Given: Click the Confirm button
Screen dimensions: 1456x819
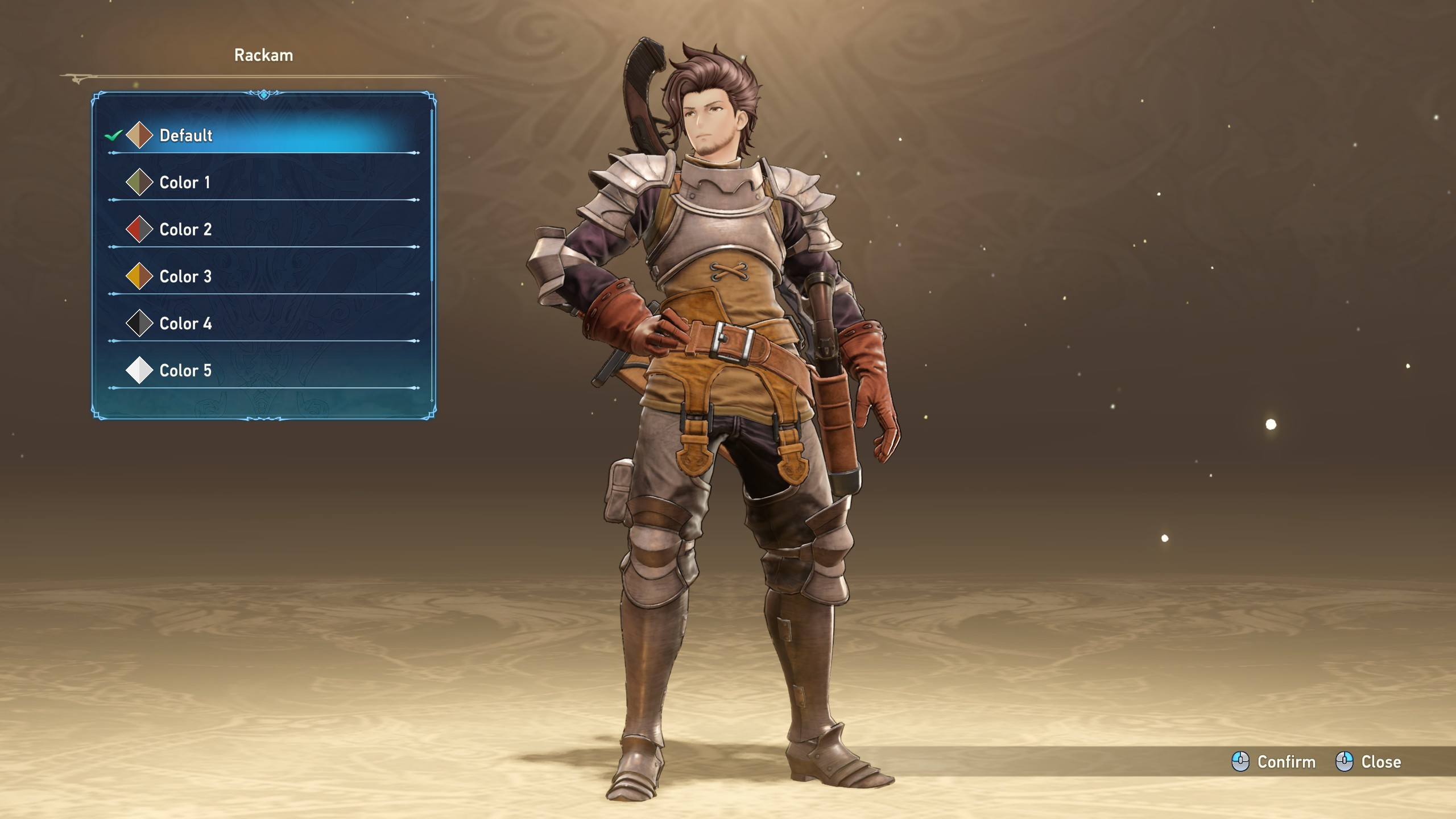Looking at the screenshot, I should coord(1274,762).
